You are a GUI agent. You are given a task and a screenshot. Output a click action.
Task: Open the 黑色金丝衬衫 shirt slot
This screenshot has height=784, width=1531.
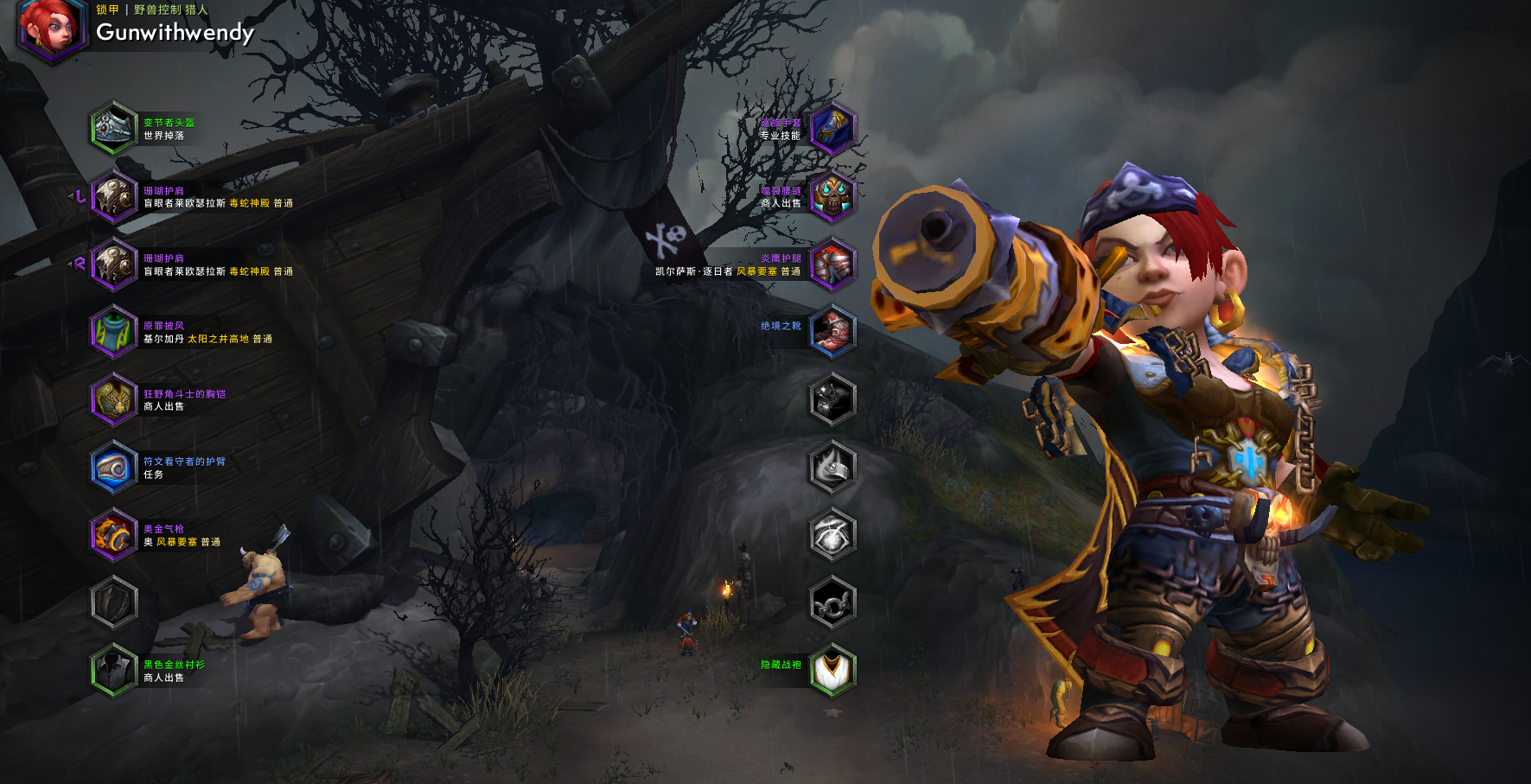(x=114, y=671)
